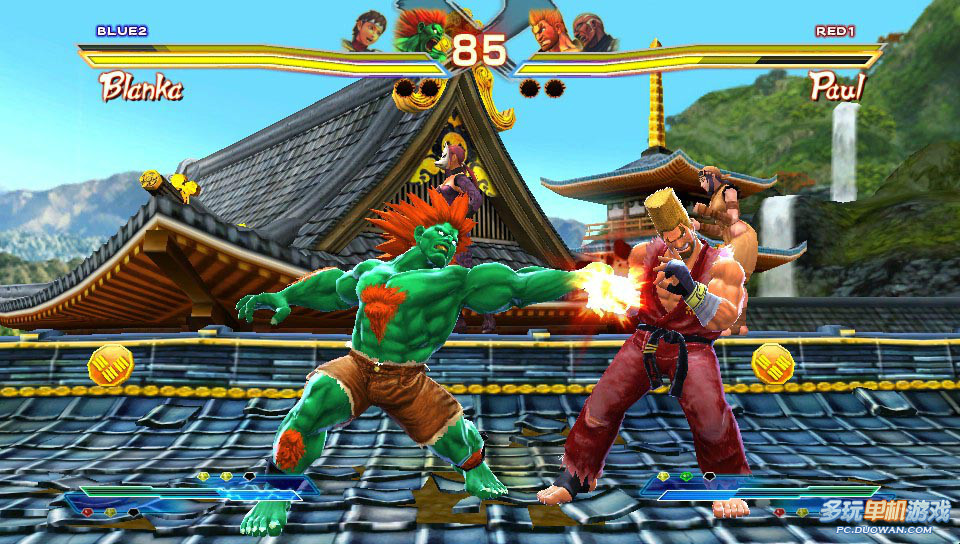Click the headband girl partner portrait
The image size is (960, 544).
[365, 31]
